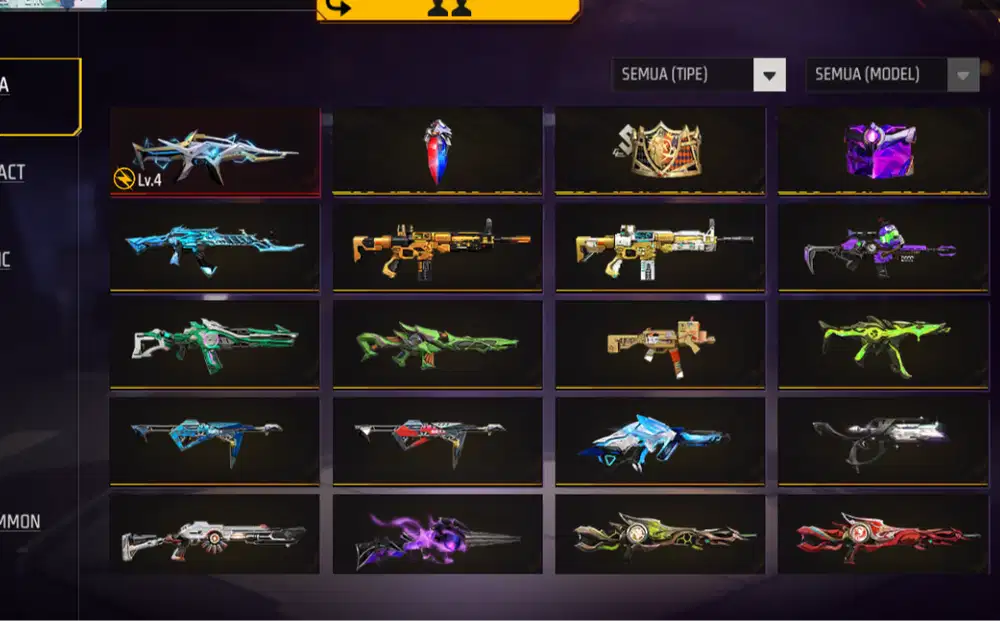
Task: Choose the neon lime green SMG skin
Action: 882,343
